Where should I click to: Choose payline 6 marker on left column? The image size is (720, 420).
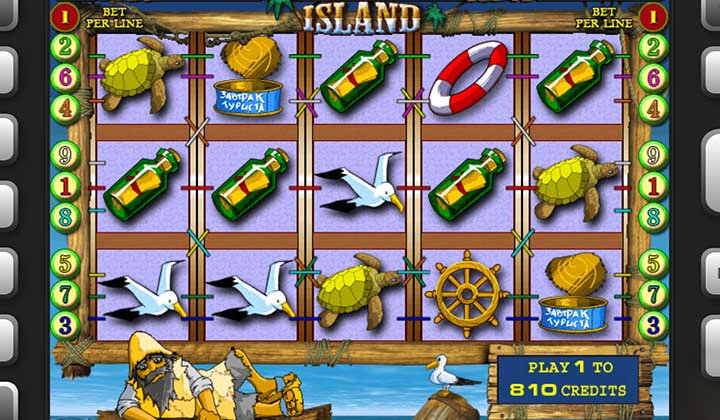click(66, 77)
